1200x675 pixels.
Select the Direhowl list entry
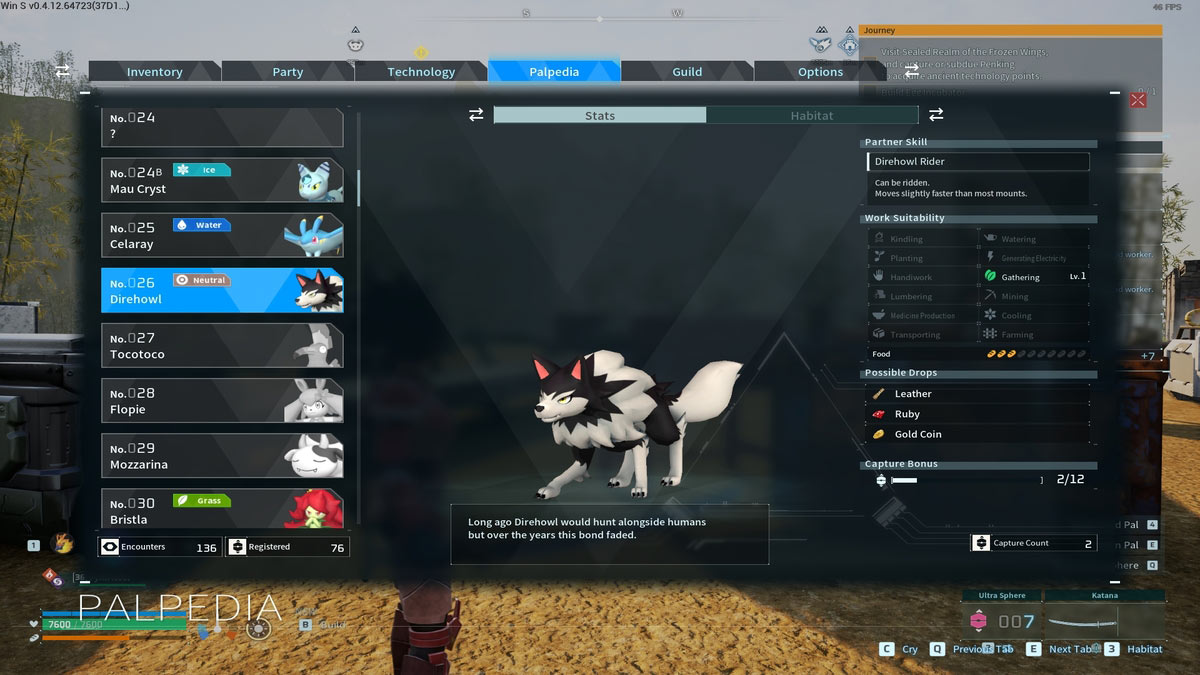pyautogui.click(x=222, y=291)
